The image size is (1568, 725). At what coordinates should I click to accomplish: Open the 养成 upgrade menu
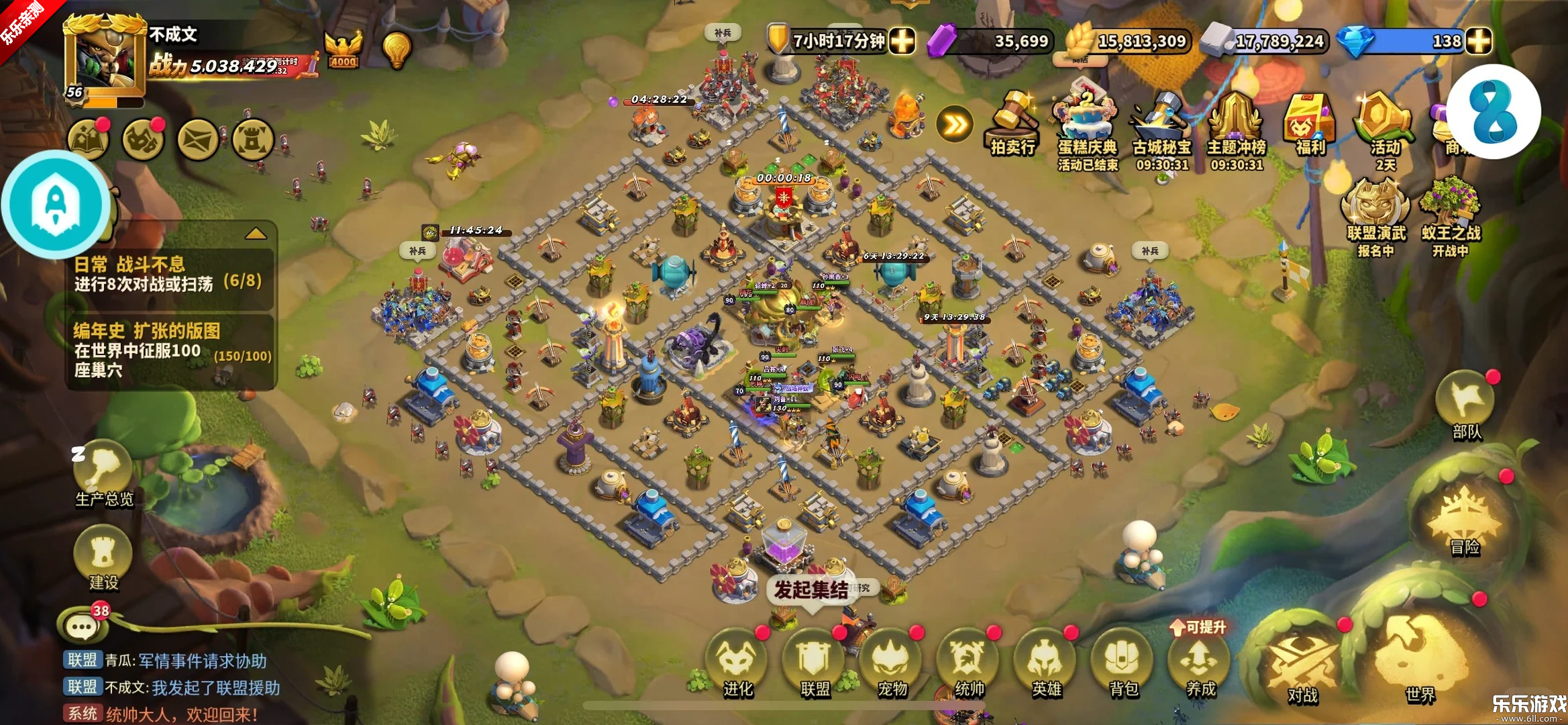tap(1200, 661)
